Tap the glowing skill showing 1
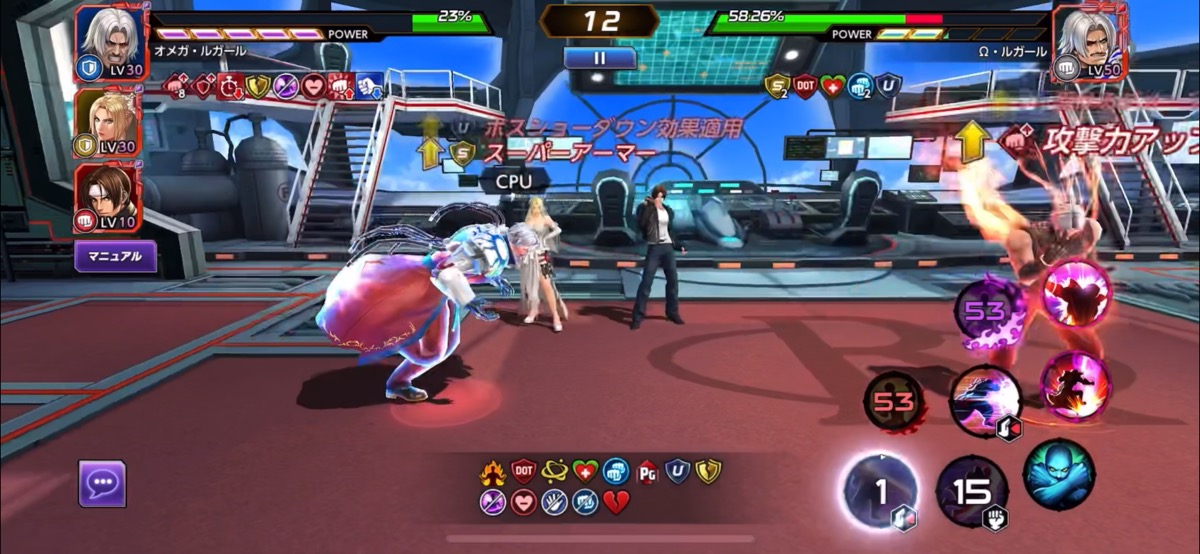The height and width of the screenshot is (554, 1200). click(x=880, y=489)
